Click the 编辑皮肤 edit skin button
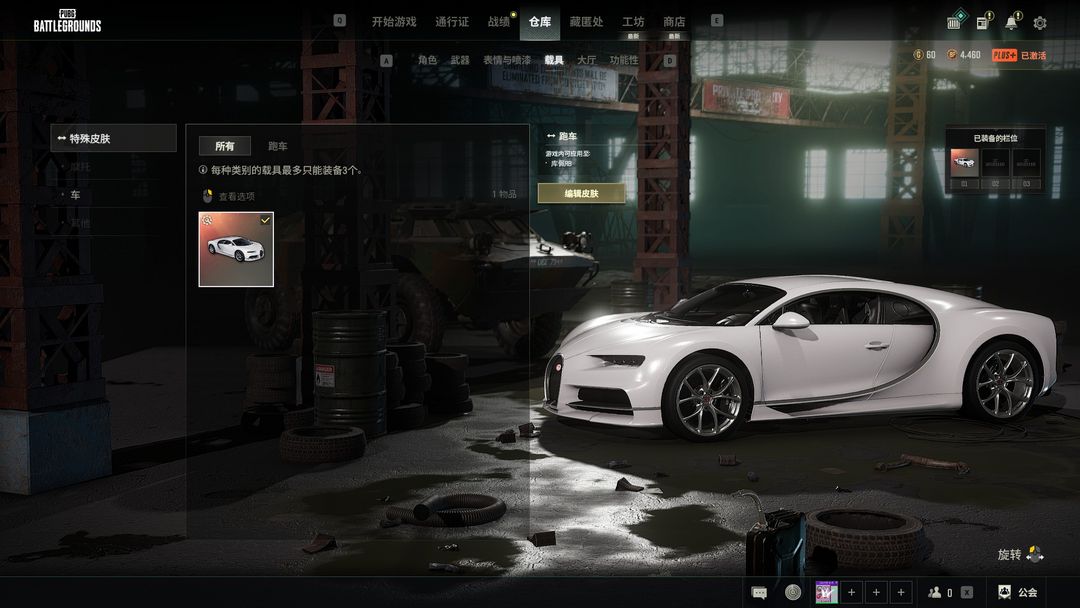The image size is (1080, 608). [581, 194]
